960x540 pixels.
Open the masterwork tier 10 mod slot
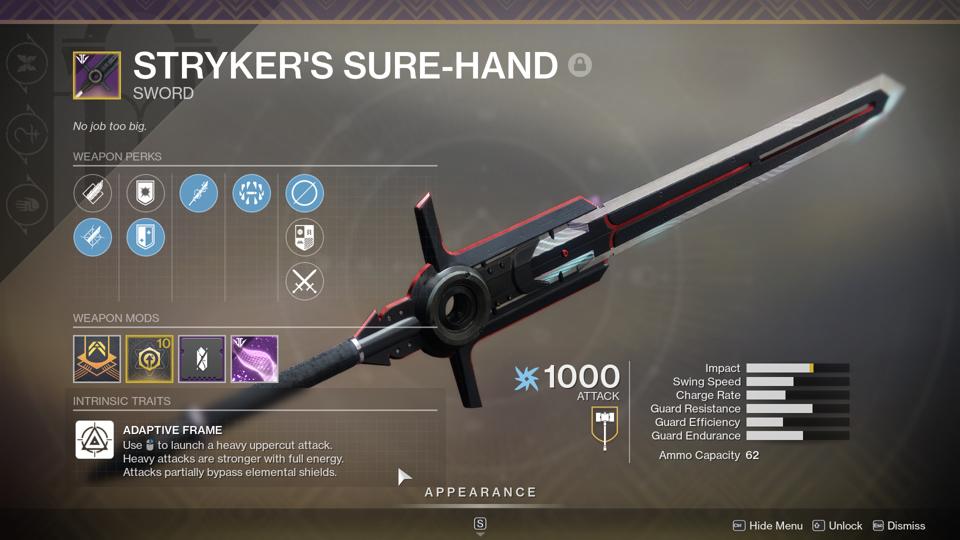(149, 359)
